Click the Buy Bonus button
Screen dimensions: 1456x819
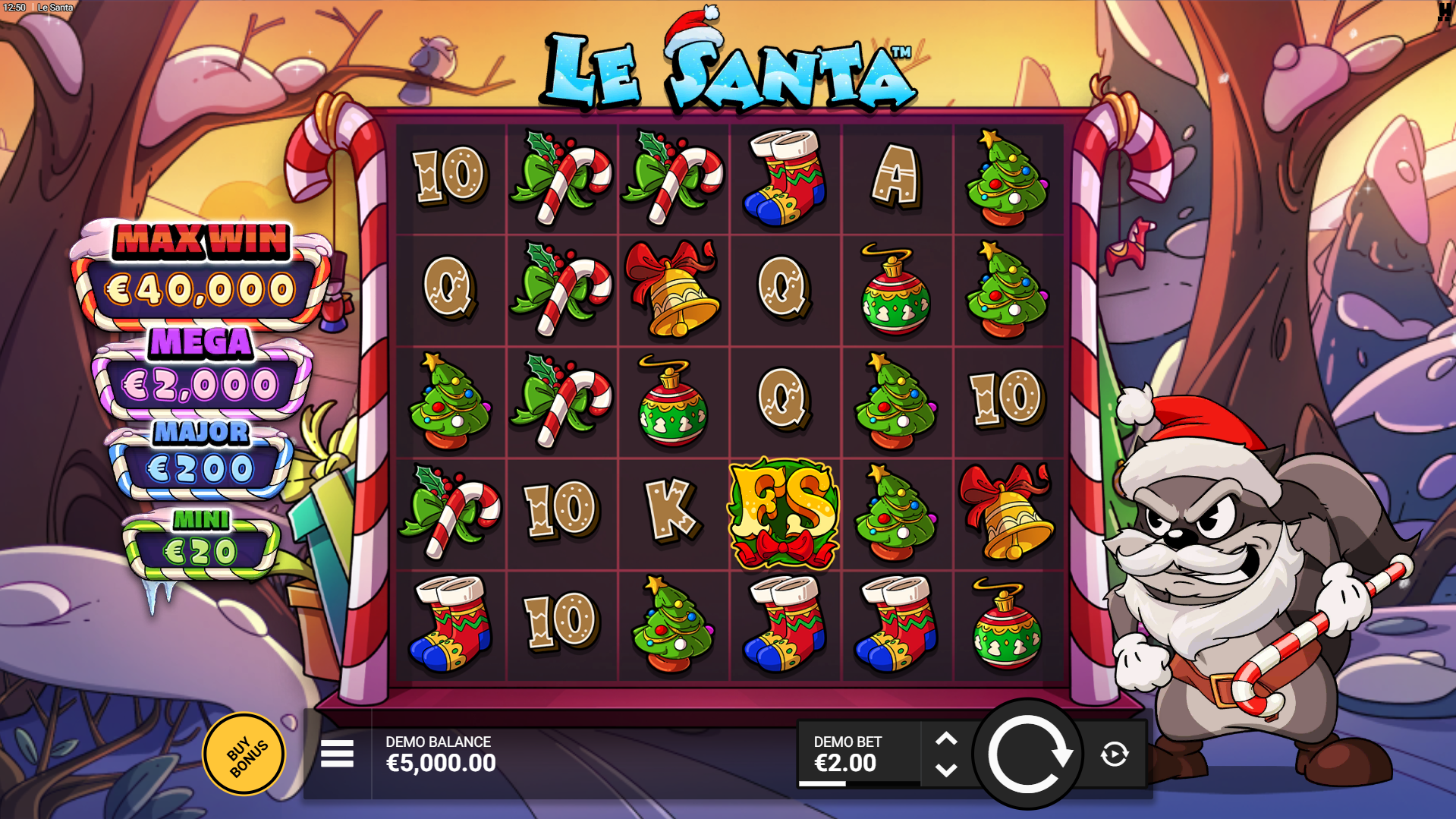click(244, 753)
